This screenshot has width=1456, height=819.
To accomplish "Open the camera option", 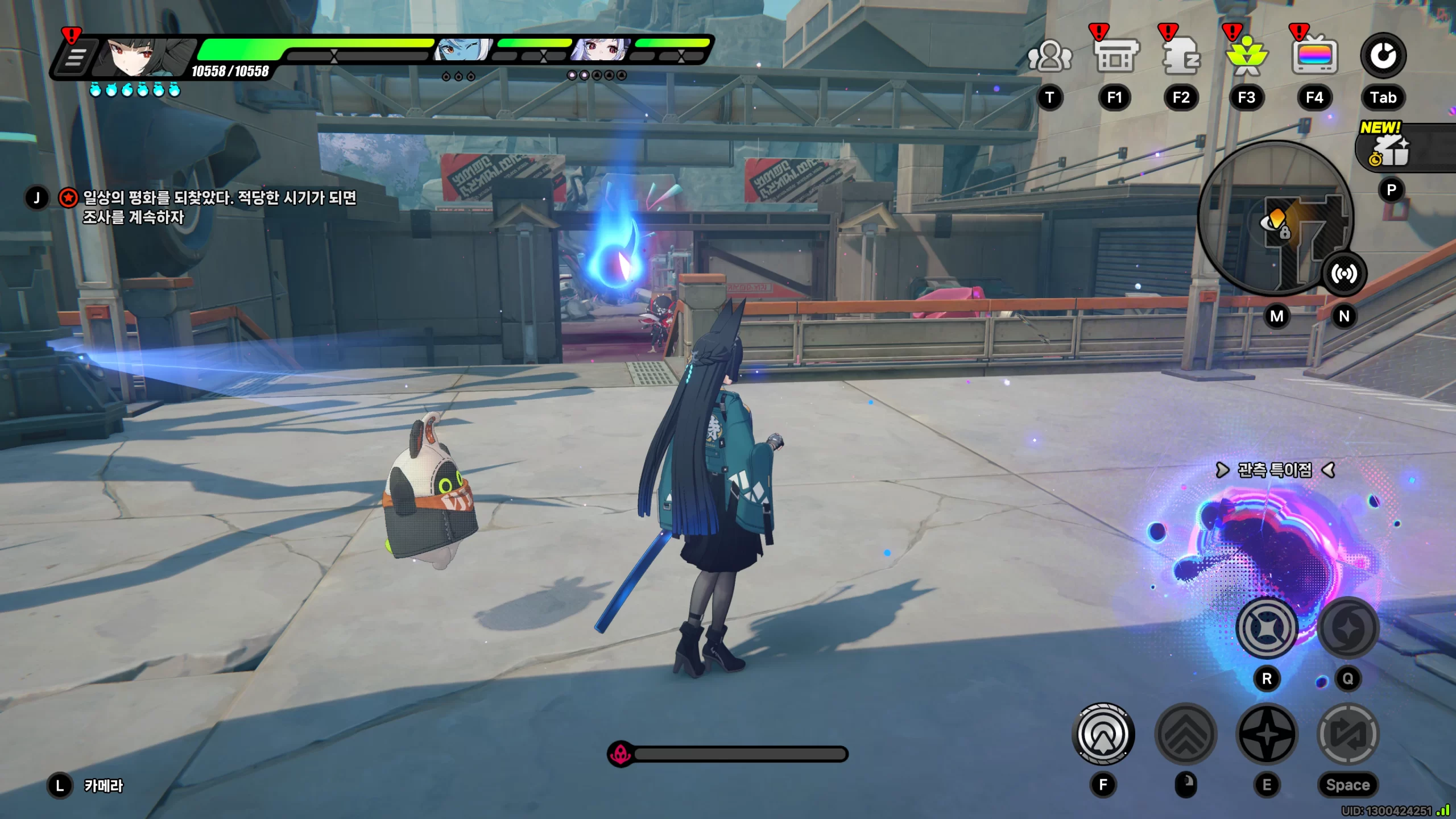I will tap(103, 786).
